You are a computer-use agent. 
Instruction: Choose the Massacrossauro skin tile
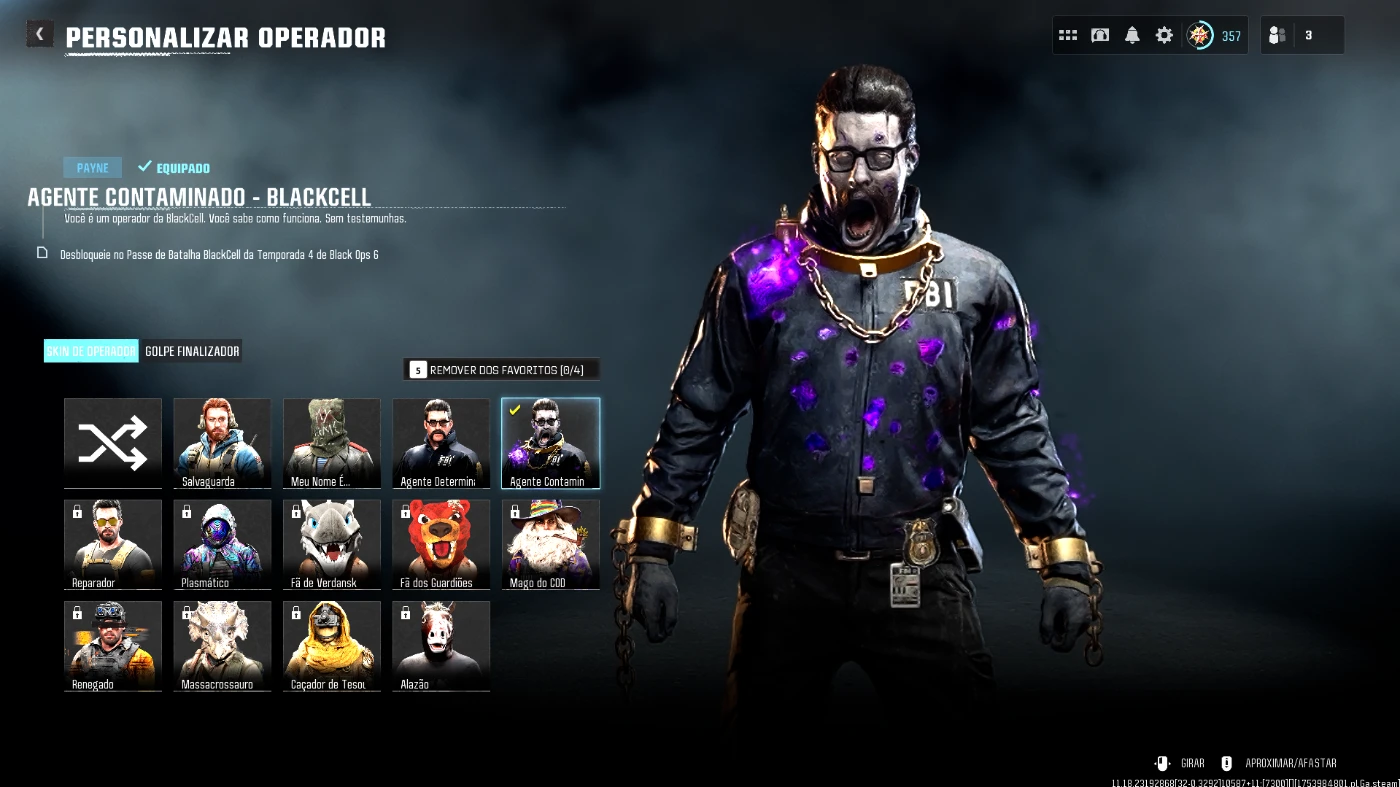(222, 645)
